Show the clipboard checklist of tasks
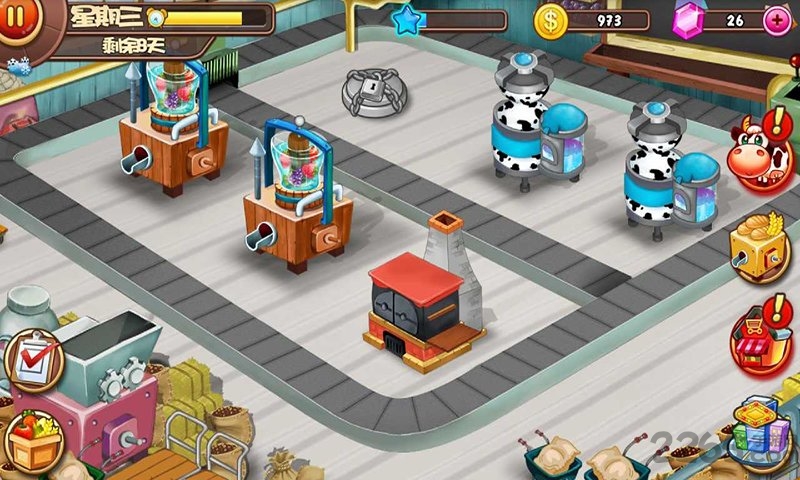Image resolution: width=800 pixels, height=480 pixels. coord(33,358)
